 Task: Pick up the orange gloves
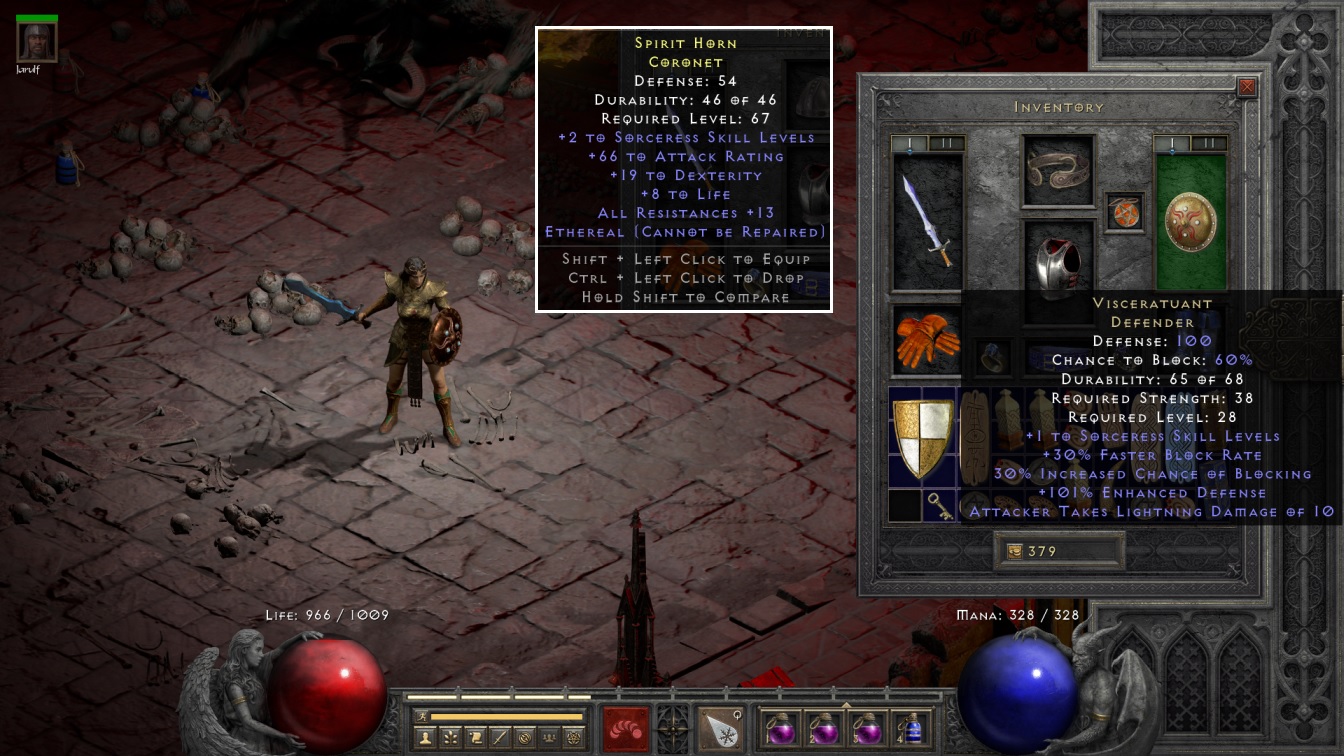tap(925, 341)
